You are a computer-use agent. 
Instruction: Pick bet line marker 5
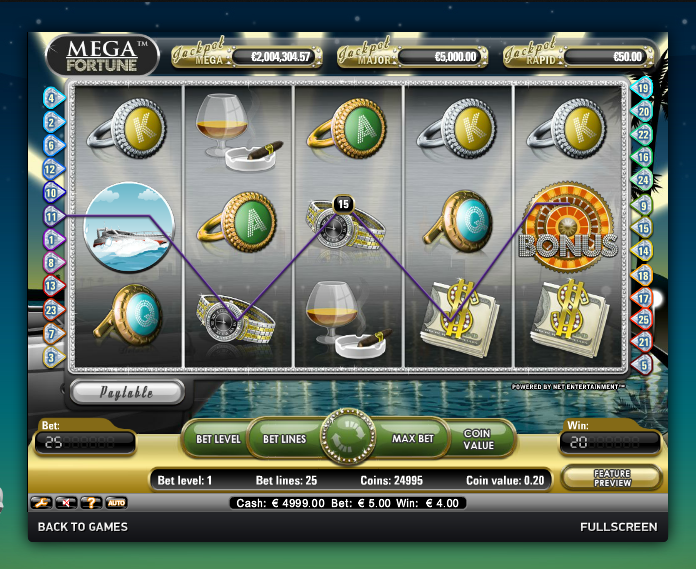tap(644, 365)
